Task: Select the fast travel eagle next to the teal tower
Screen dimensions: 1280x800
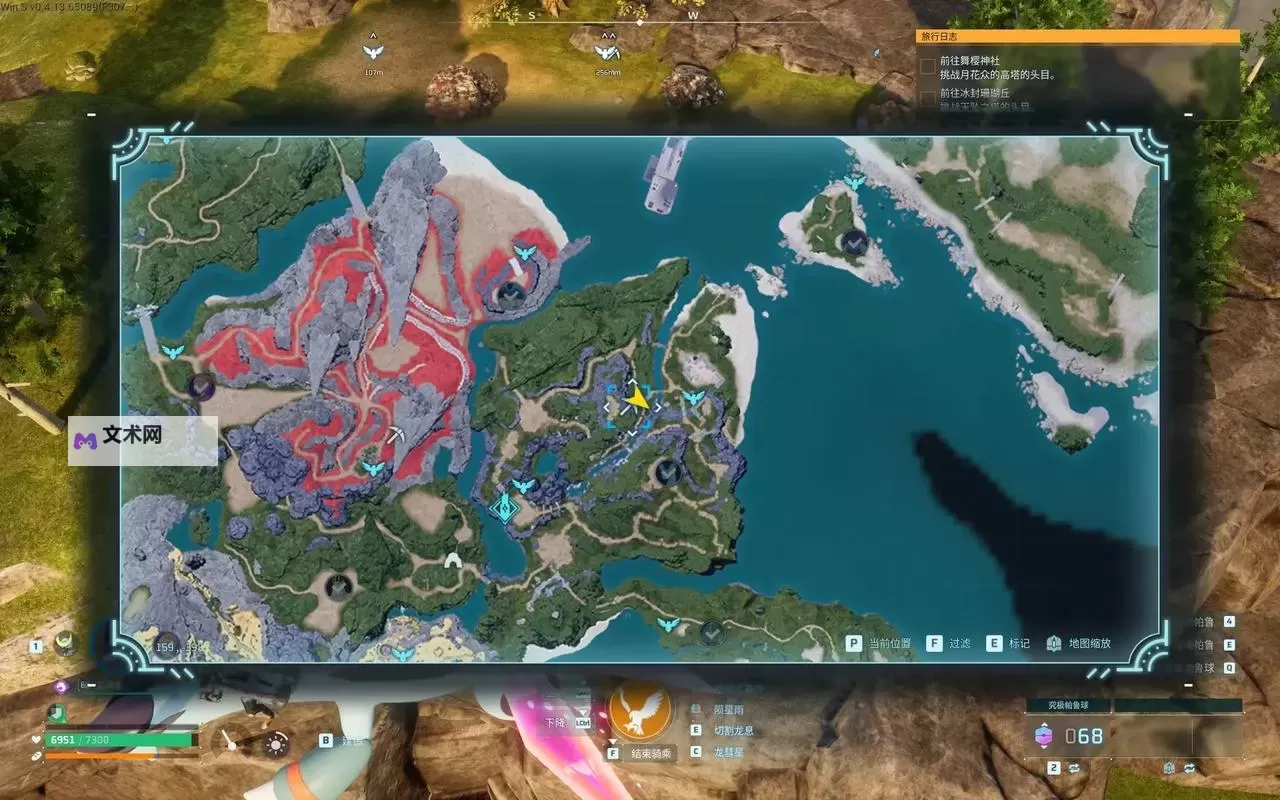Action: click(x=523, y=486)
